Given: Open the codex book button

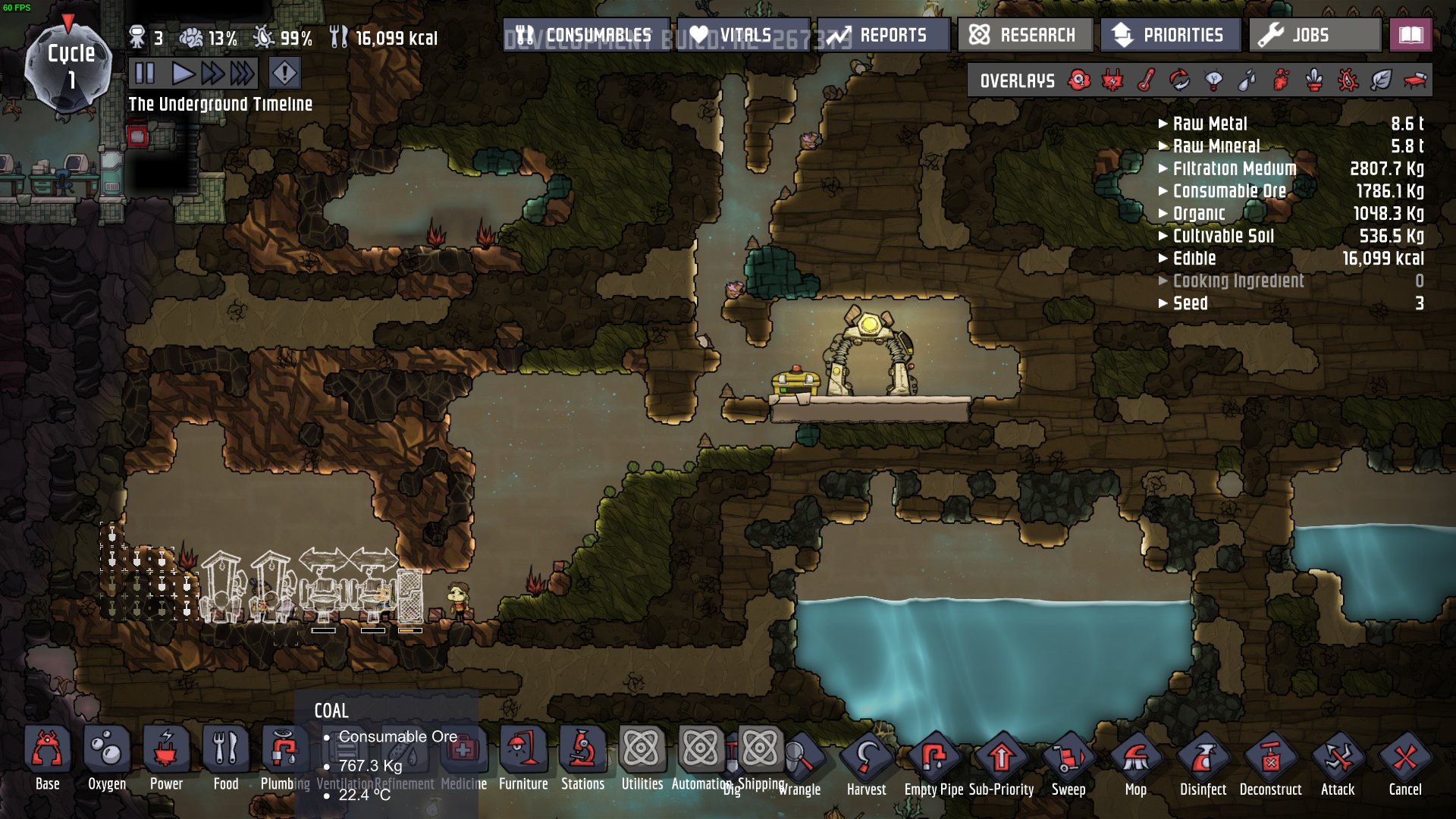Looking at the screenshot, I should point(1410,35).
